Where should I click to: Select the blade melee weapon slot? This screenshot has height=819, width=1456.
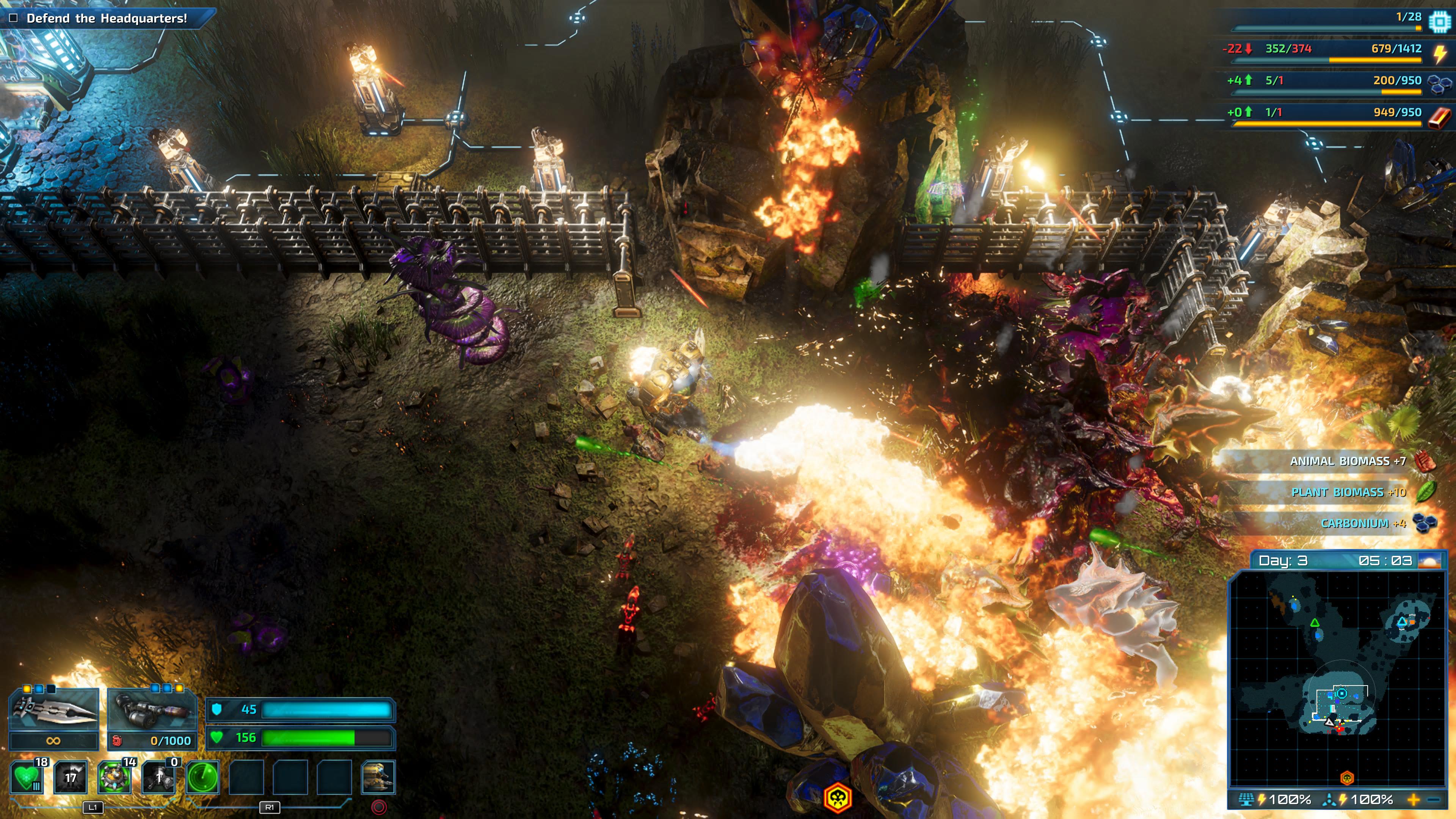tap(54, 709)
